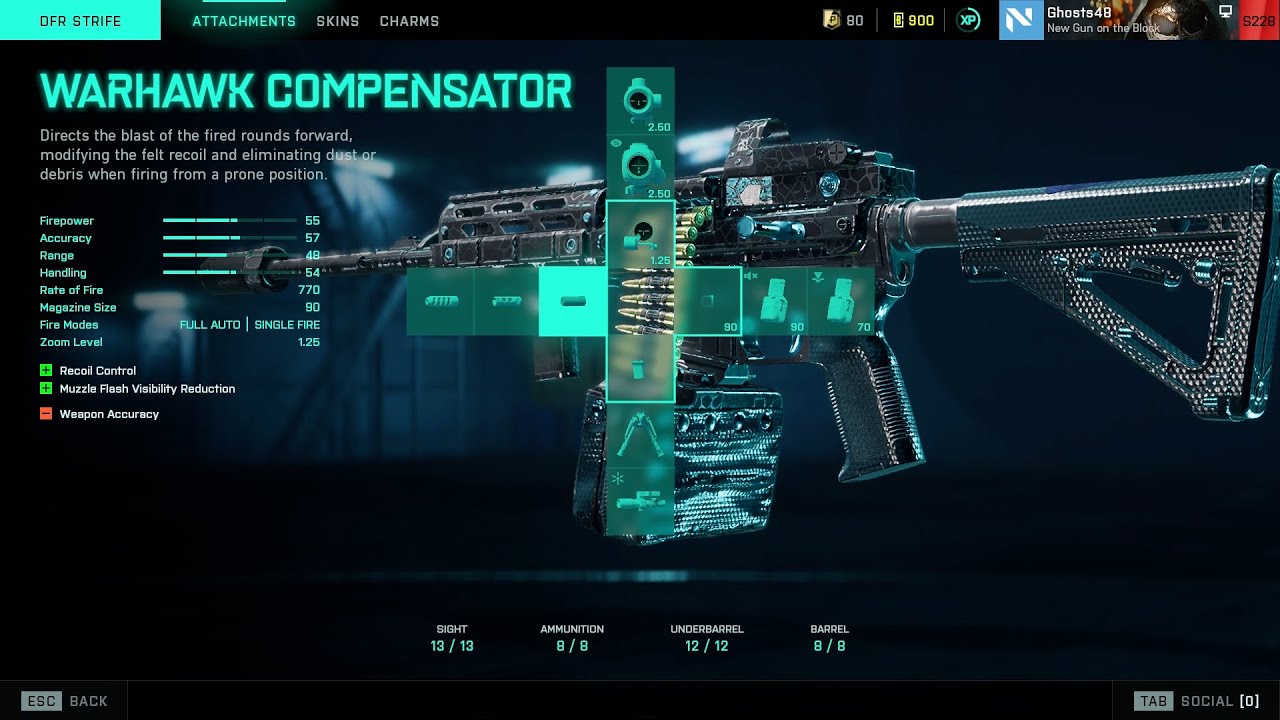Open the gold coin currency balance

pos(843,20)
